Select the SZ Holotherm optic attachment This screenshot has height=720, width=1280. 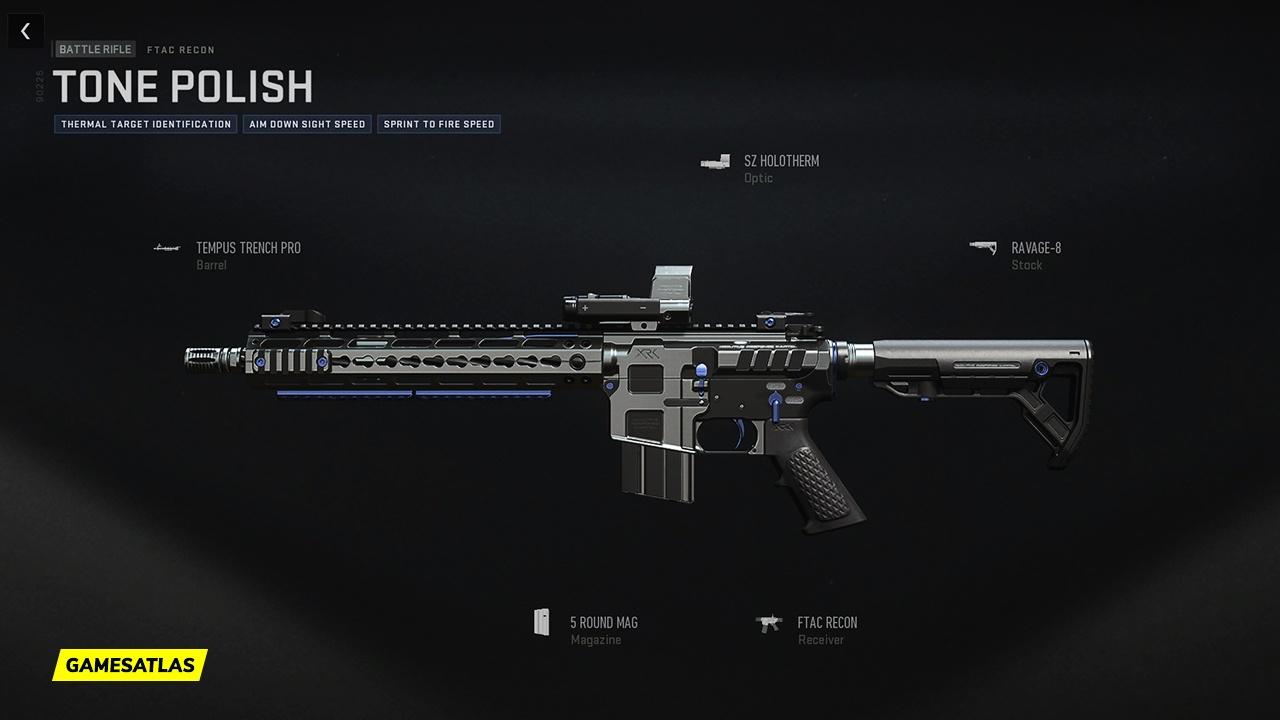tap(780, 162)
